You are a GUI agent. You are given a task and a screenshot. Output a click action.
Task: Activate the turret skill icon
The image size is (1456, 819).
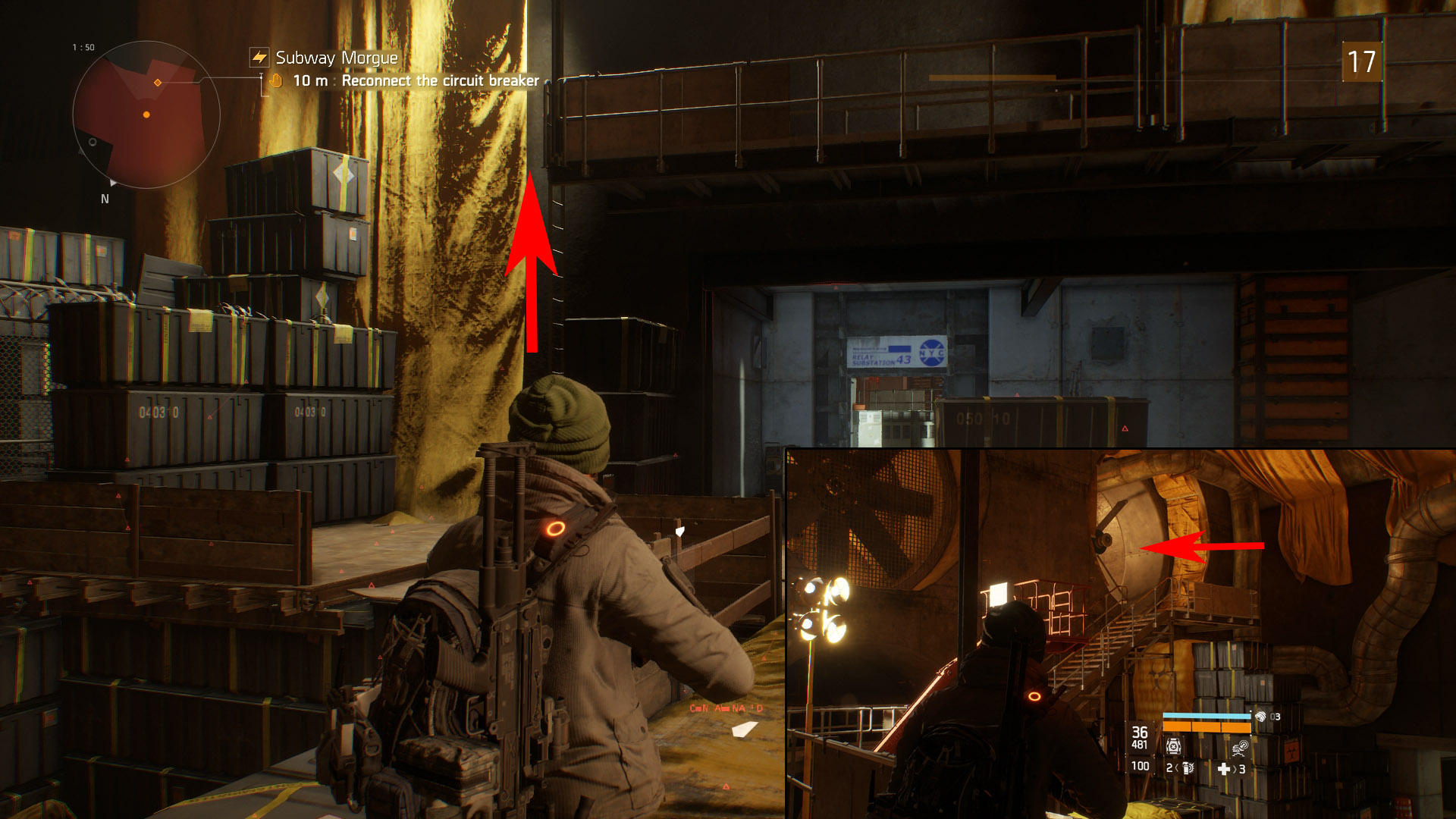(x=1240, y=748)
